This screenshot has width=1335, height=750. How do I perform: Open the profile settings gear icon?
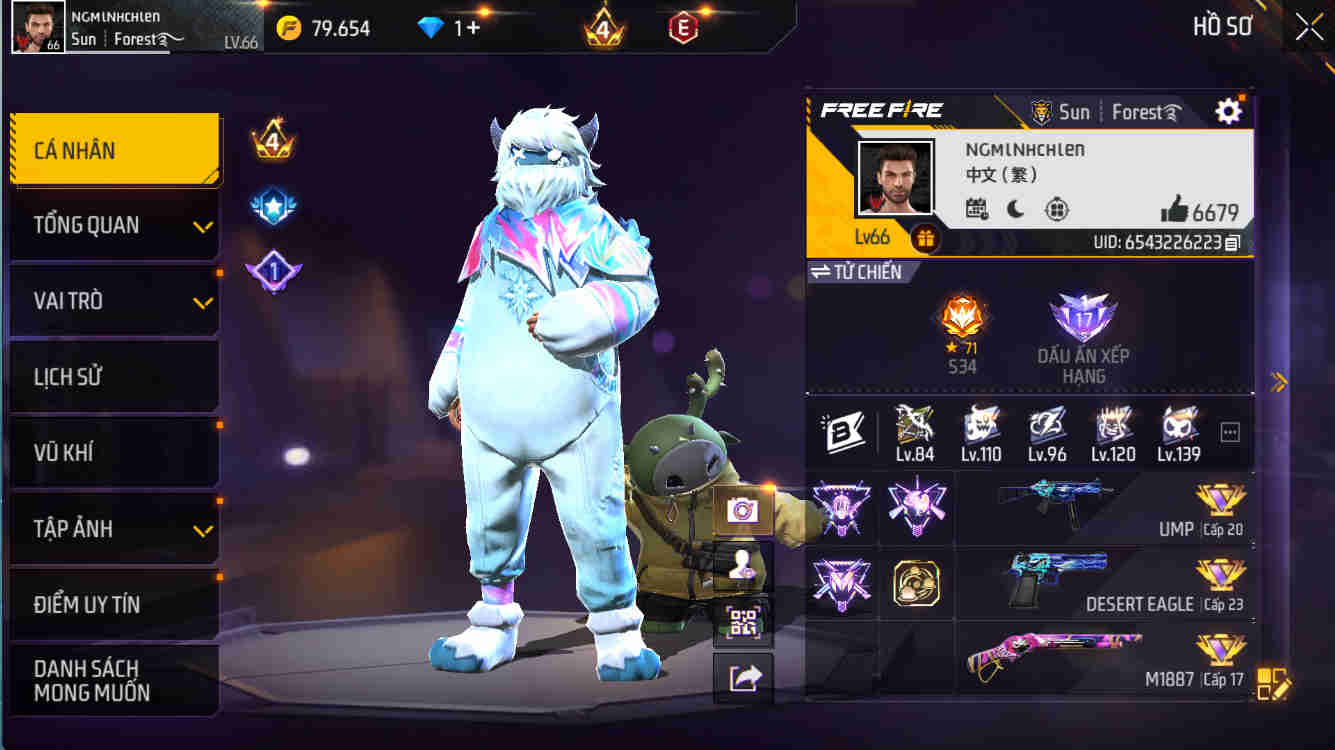tap(1228, 112)
